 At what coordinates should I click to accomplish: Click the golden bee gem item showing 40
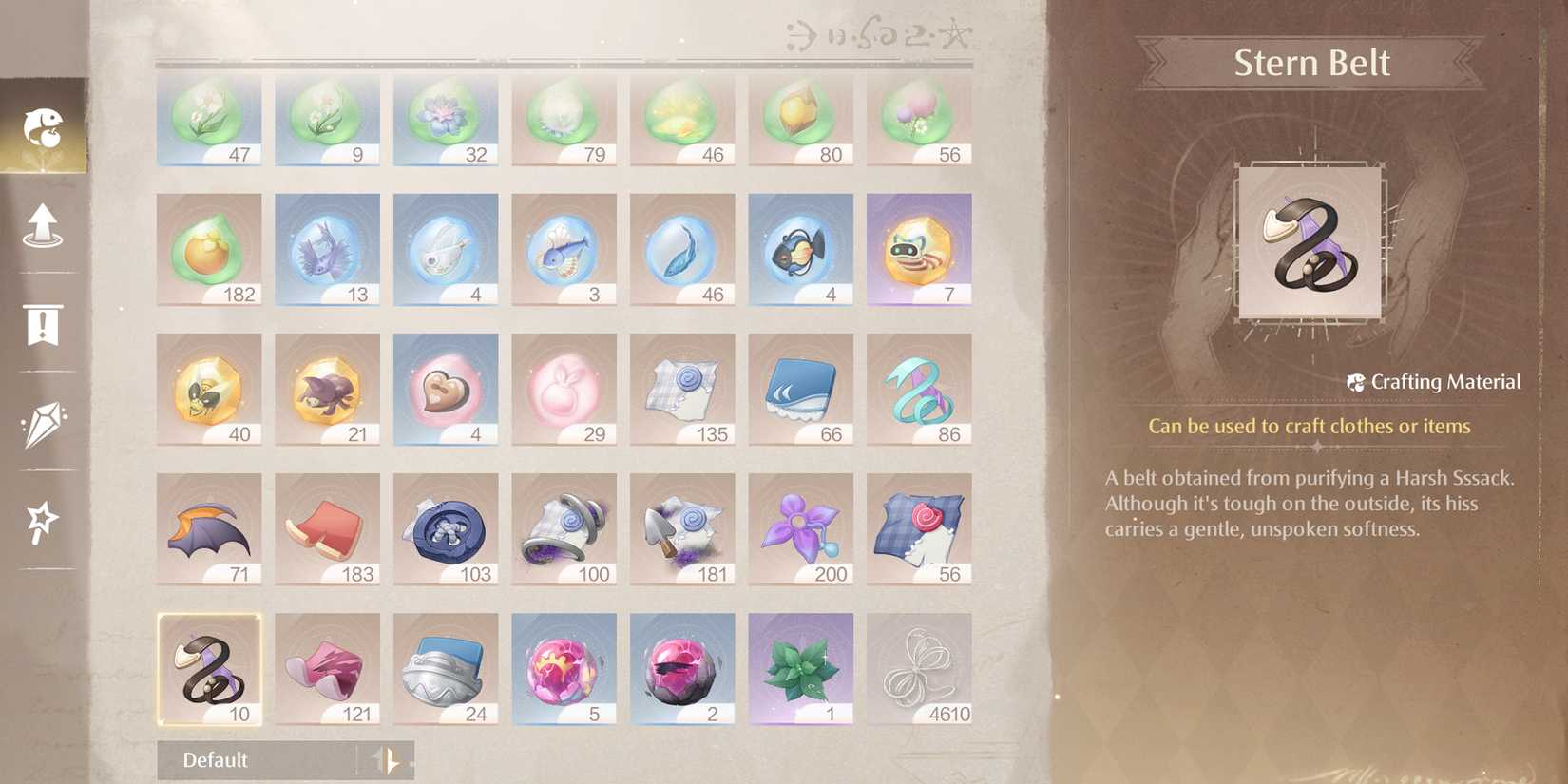coord(208,388)
